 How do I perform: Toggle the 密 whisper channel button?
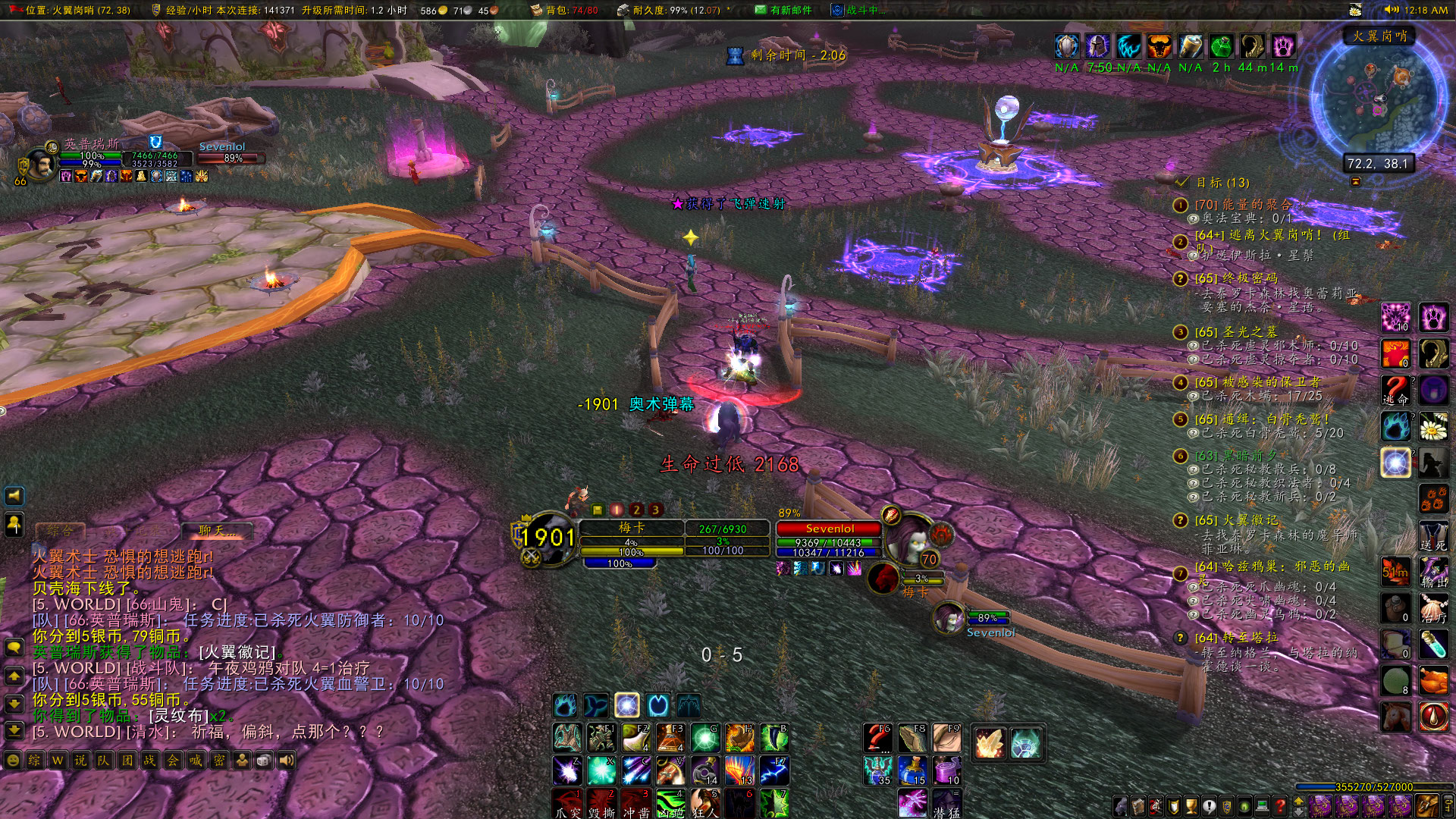218,759
